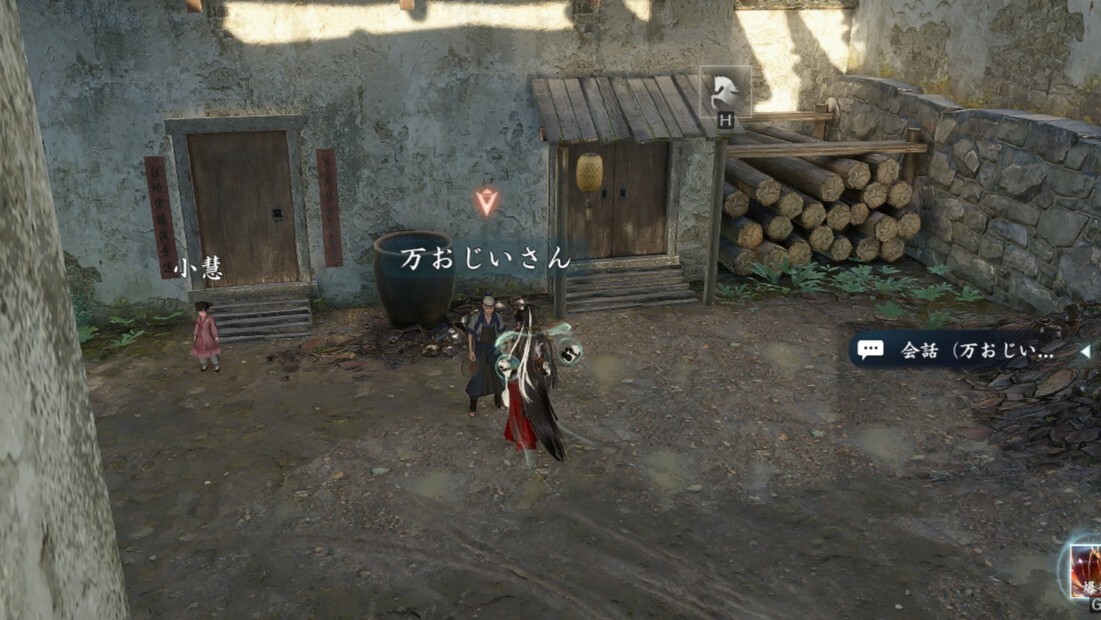Activate the red skill icon at screen edge
Screen dimensions: 1101x620
point(1085,571)
